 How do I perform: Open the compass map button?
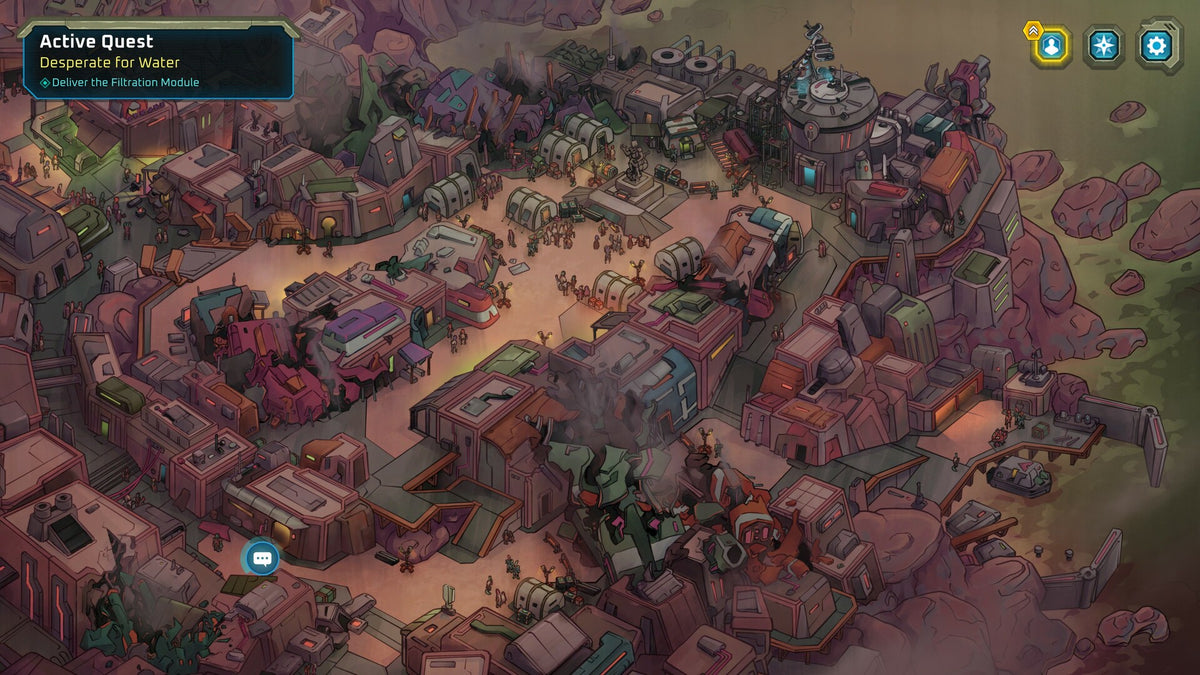[1104, 46]
